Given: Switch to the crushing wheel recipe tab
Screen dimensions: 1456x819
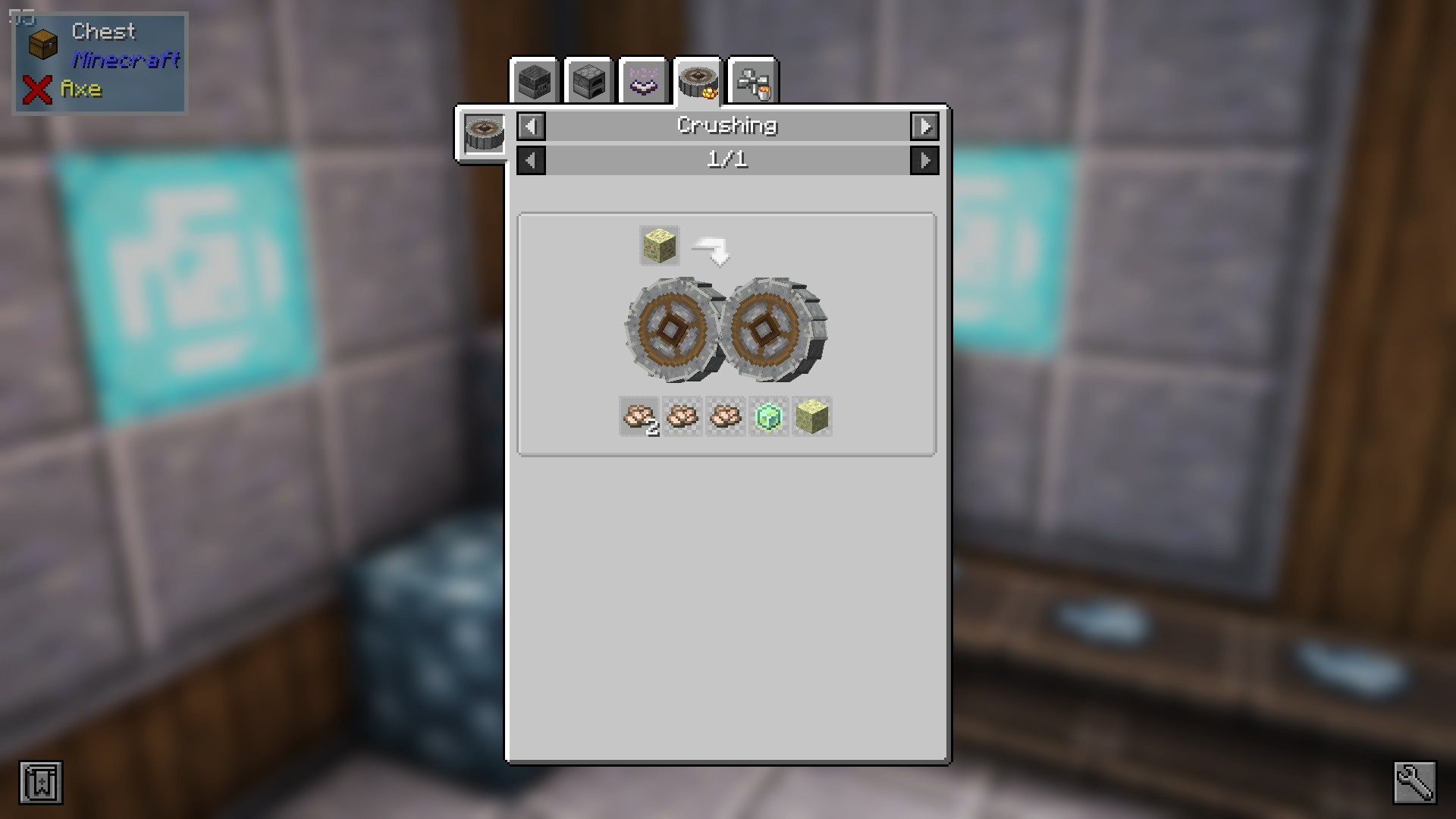Looking at the screenshot, I should 698,81.
